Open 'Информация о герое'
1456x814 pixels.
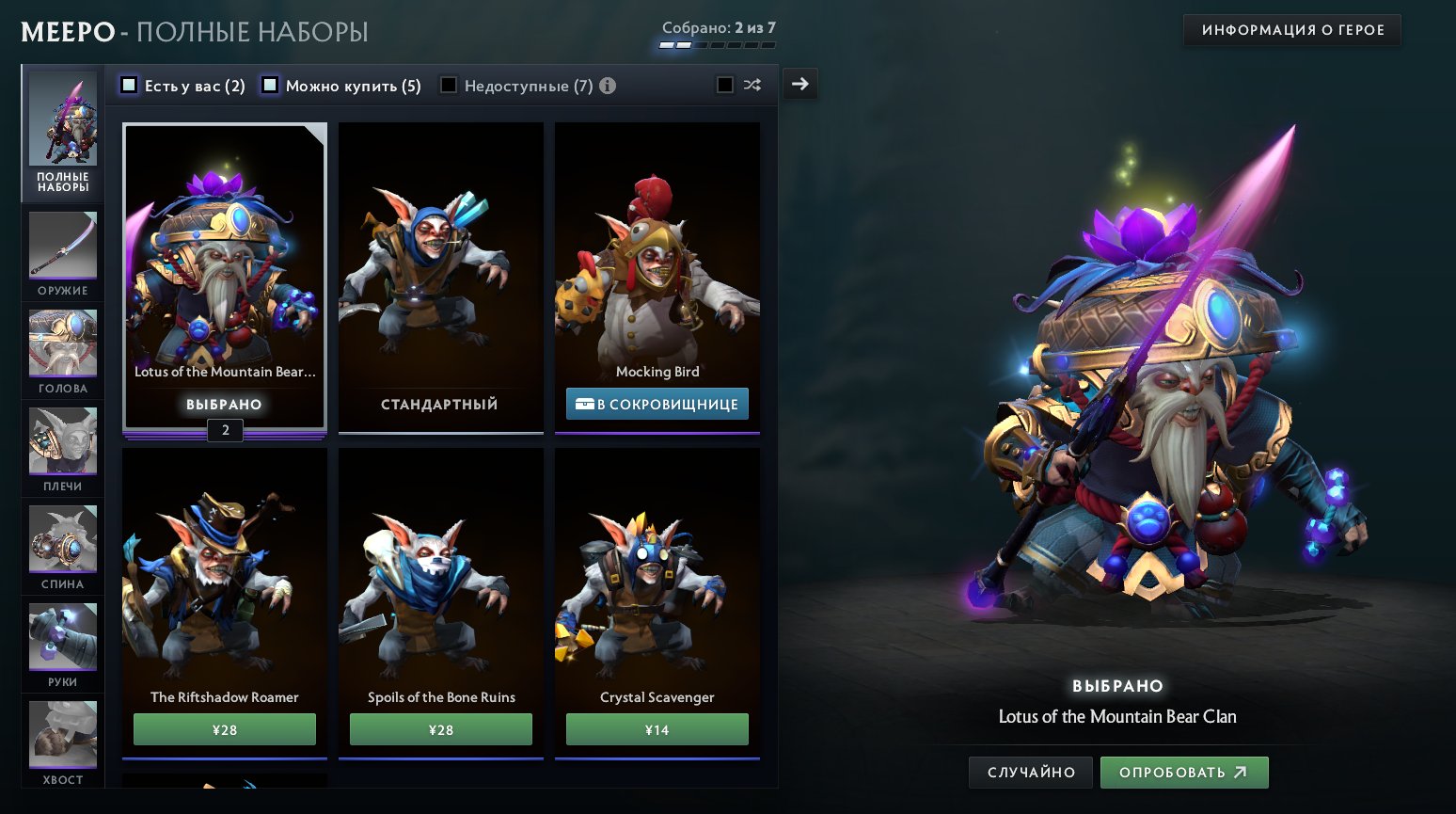point(1291,29)
